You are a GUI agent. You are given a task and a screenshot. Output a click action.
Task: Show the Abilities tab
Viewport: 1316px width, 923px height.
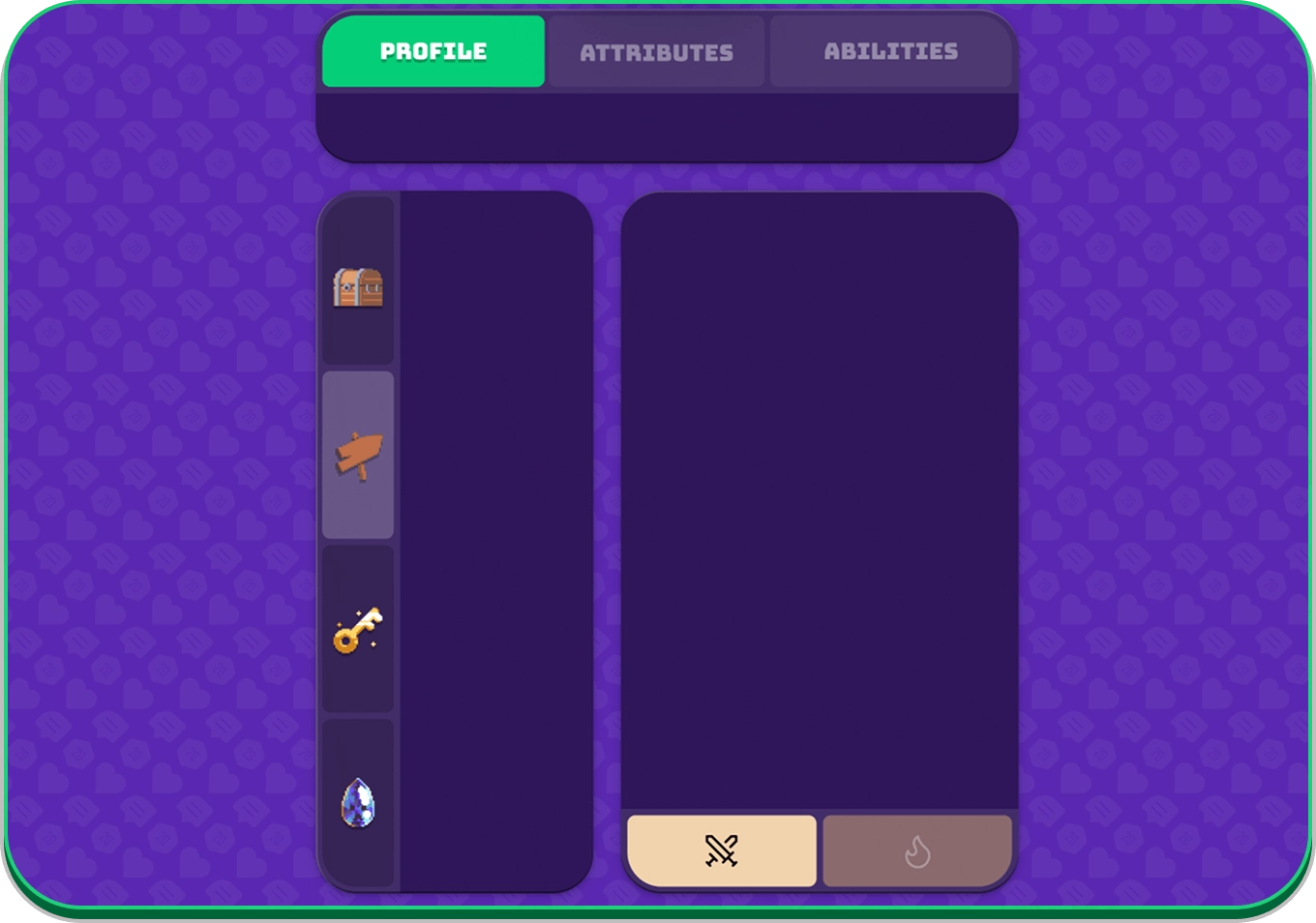coord(890,51)
